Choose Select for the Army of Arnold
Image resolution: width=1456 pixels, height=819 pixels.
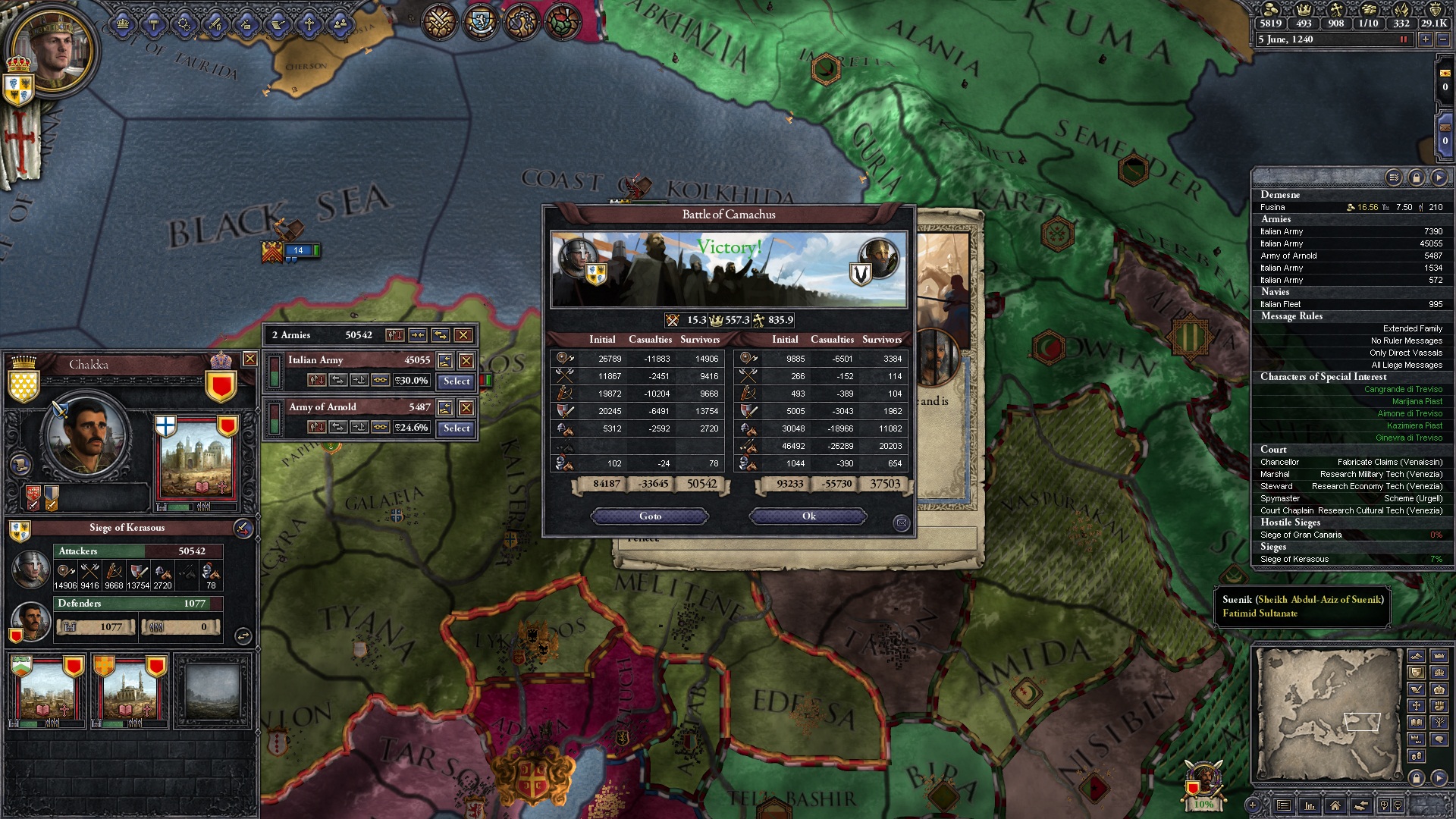457,428
